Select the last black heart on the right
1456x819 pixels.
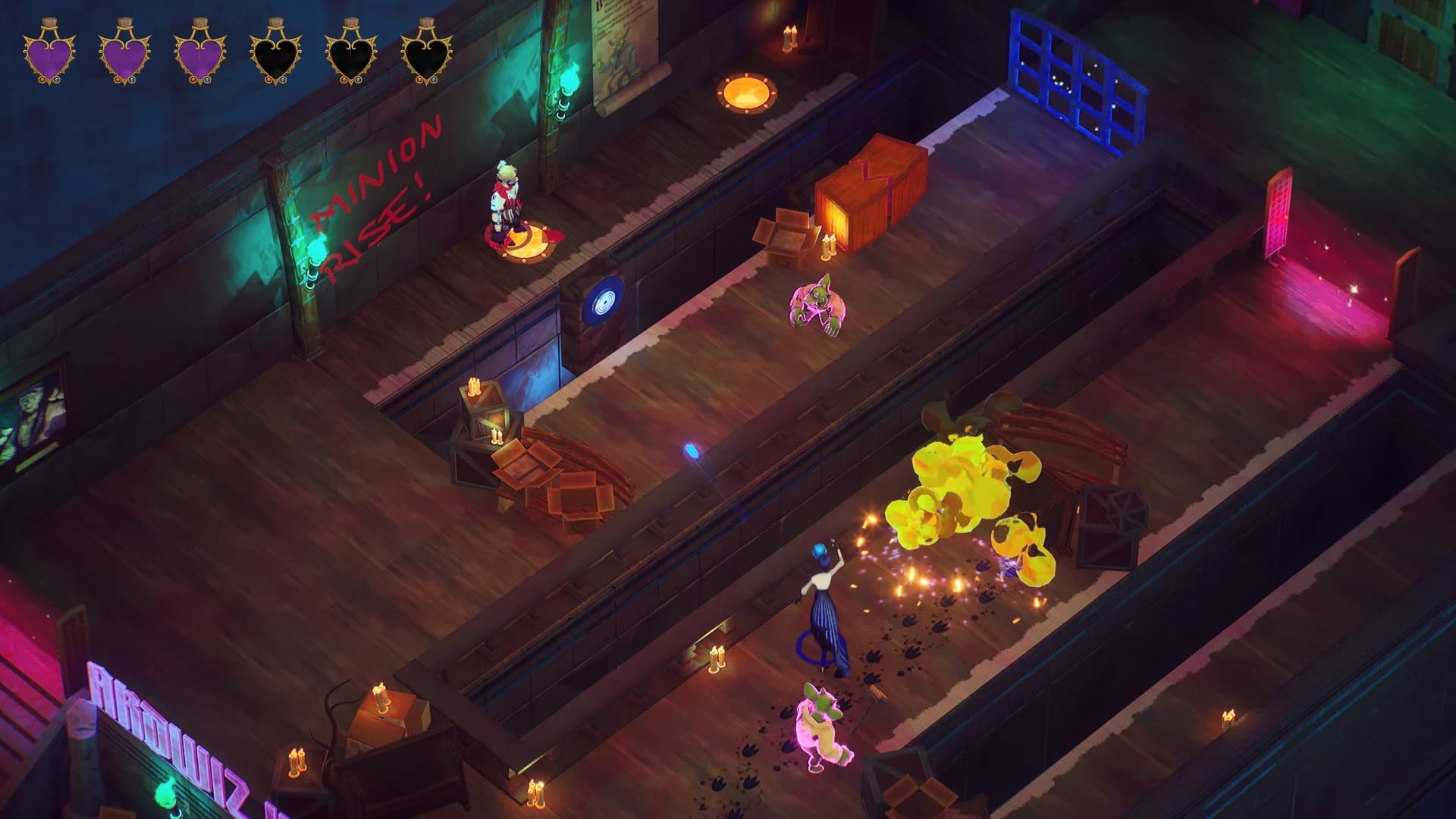pyautogui.click(x=425, y=52)
